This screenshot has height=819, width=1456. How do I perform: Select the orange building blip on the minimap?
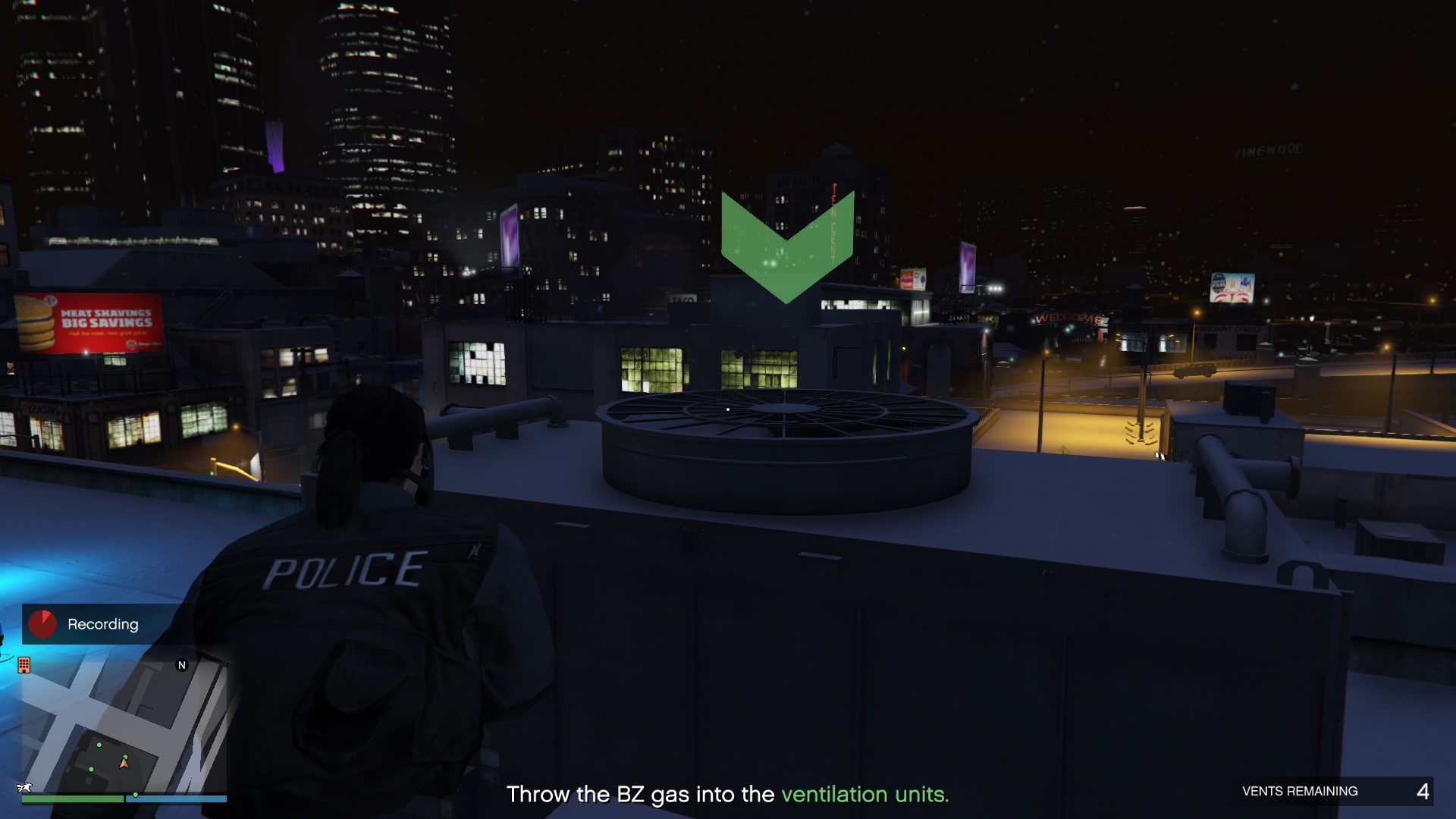tap(24, 665)
